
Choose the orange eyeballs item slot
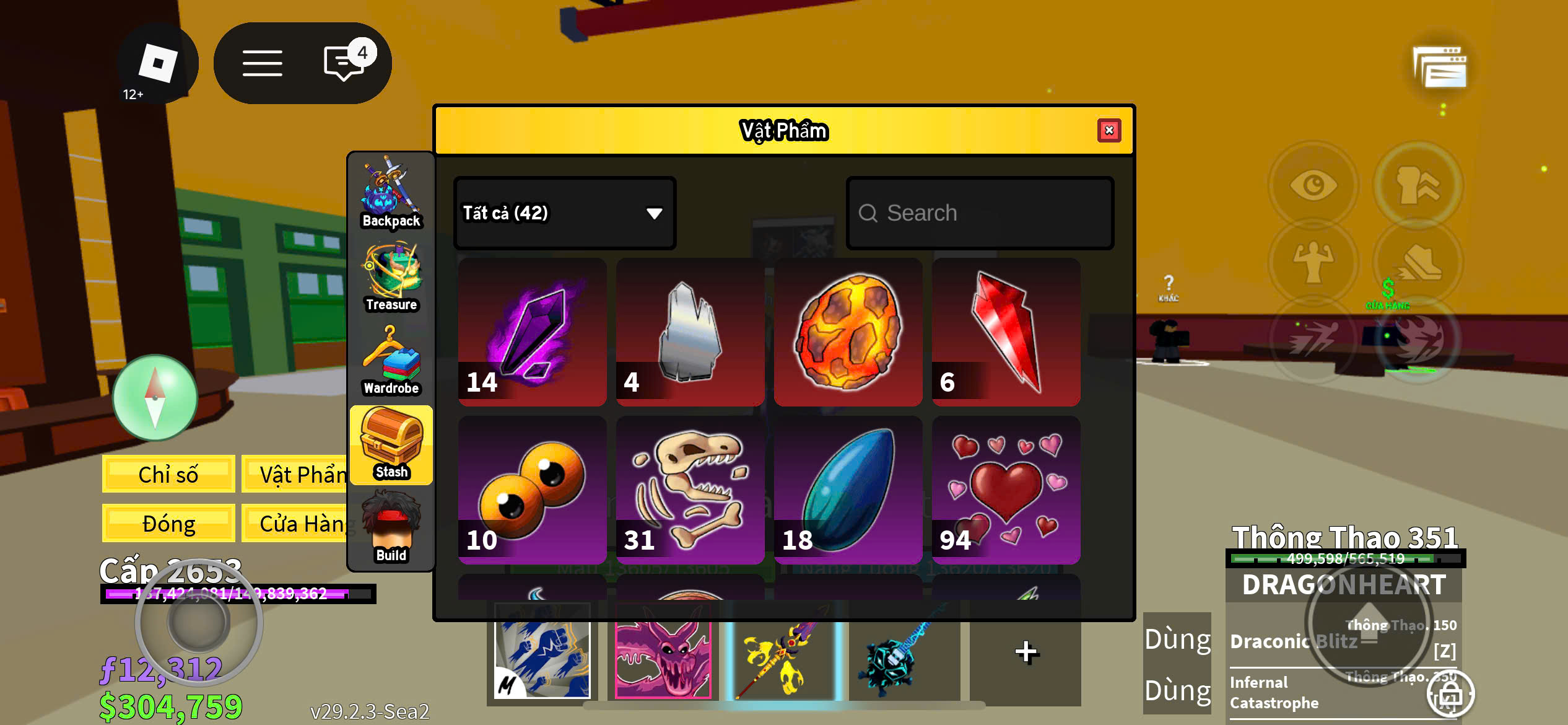532,490
